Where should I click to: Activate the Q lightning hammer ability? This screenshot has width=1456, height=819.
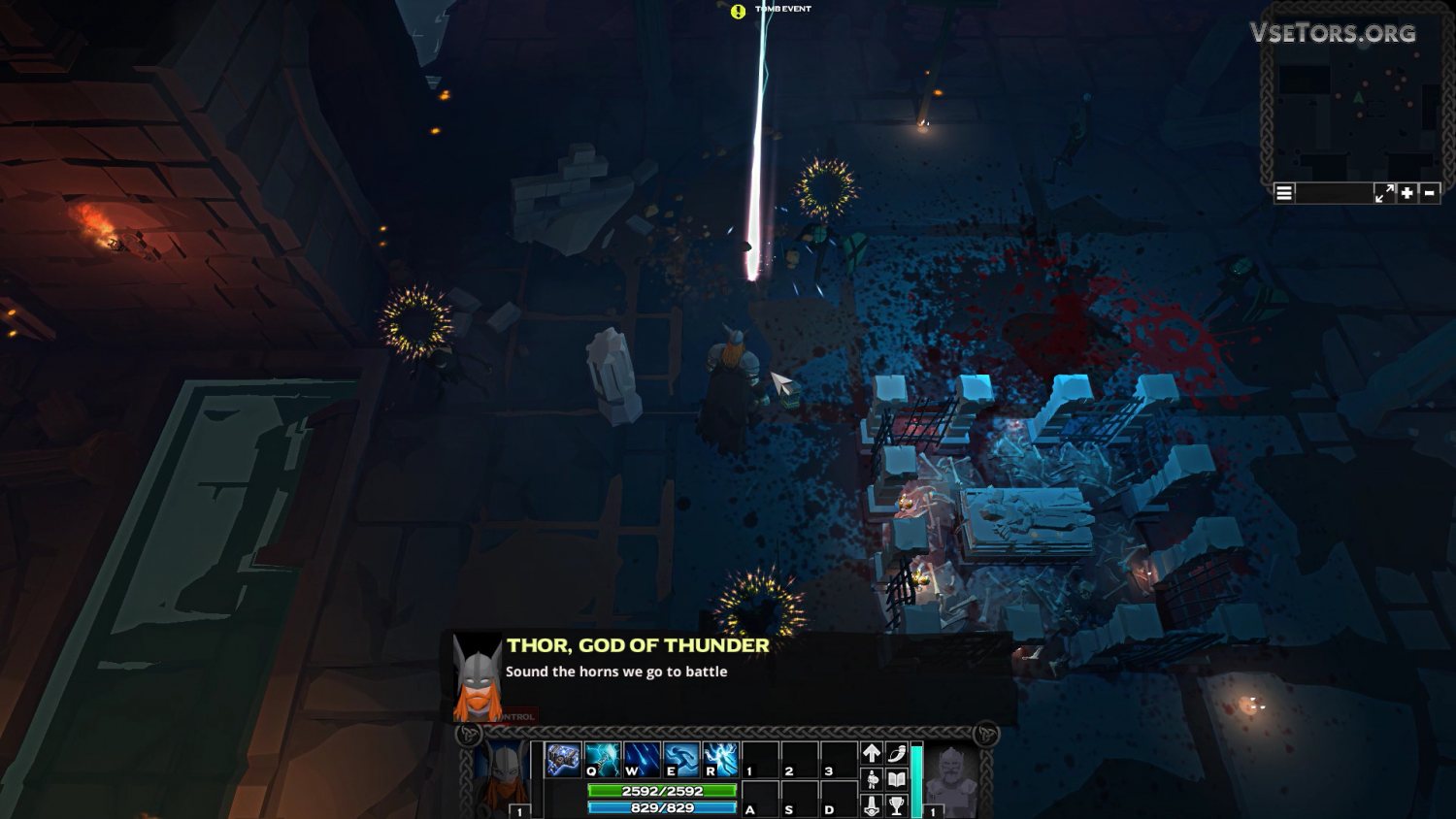[x=603, y=760]
